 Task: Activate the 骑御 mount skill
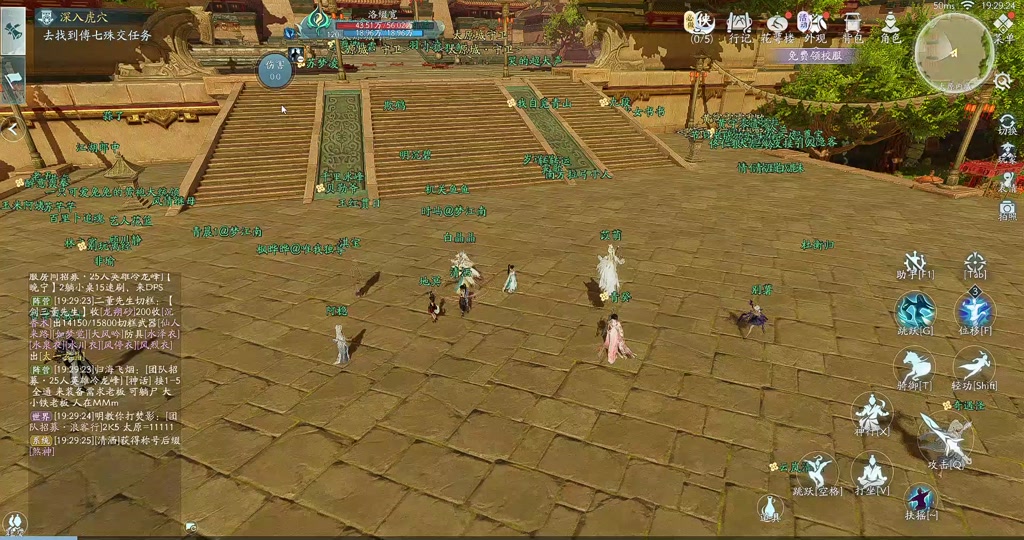tap(914, 366)
